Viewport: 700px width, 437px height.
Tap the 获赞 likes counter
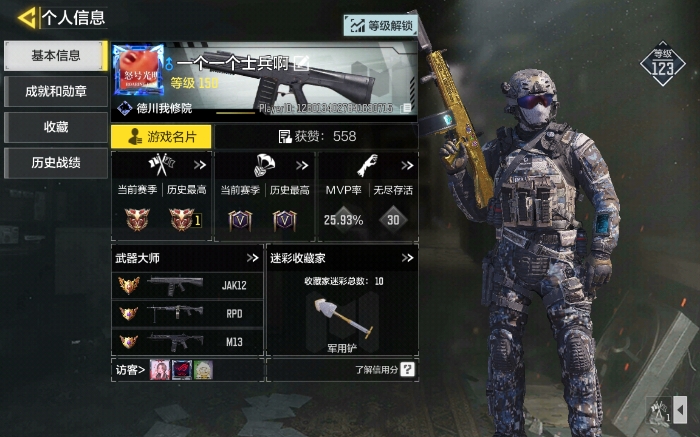coord(316,136)
